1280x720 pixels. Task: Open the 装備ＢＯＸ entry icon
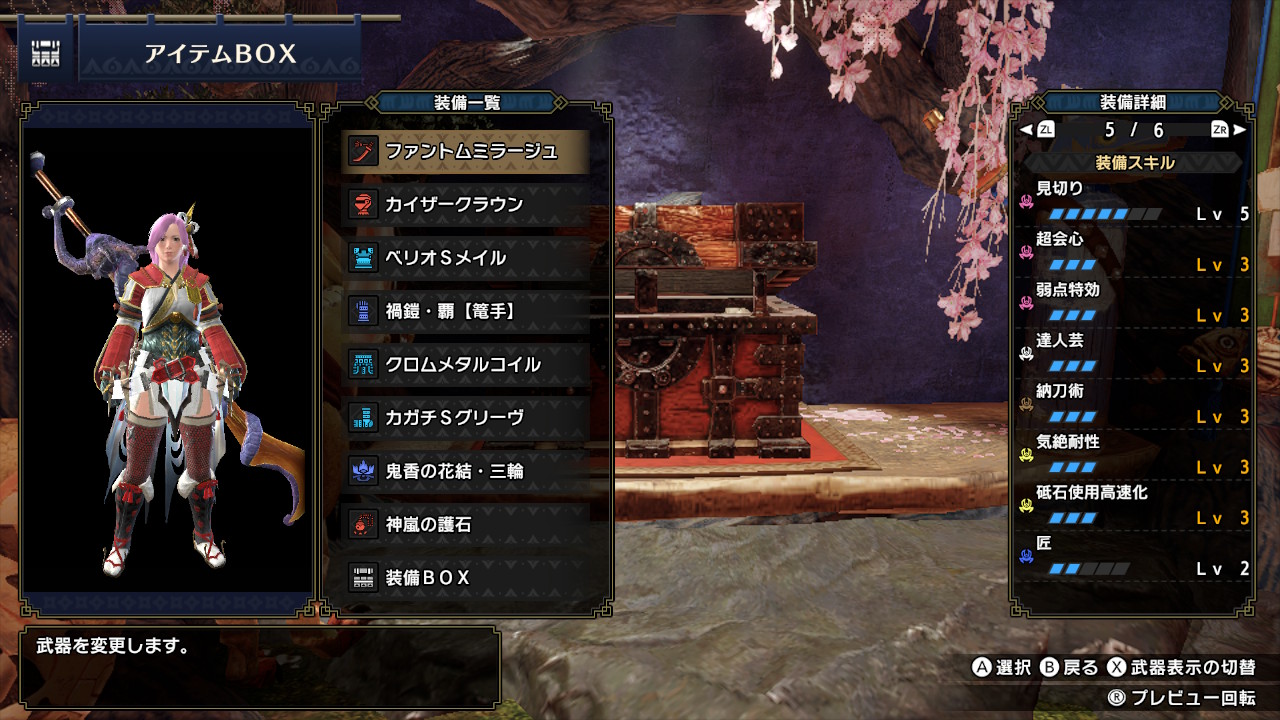coord(362,577)
